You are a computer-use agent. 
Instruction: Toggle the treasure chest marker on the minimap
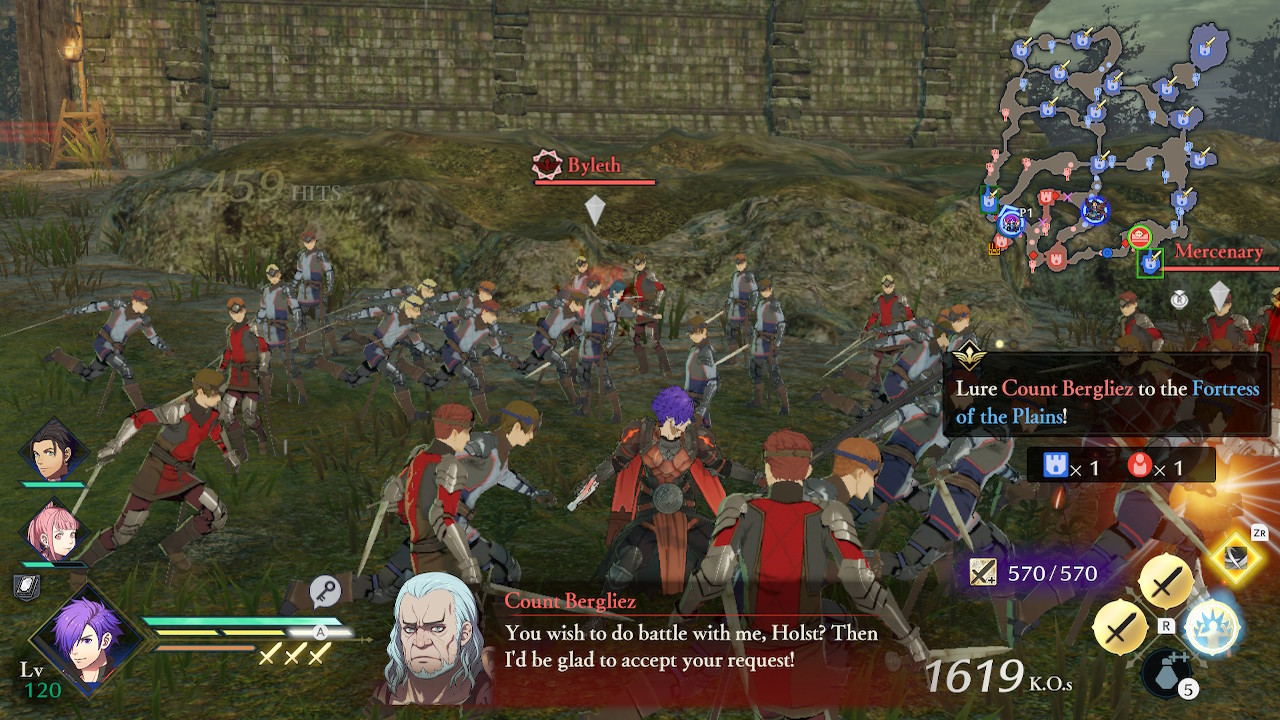[x=994, y=250]
